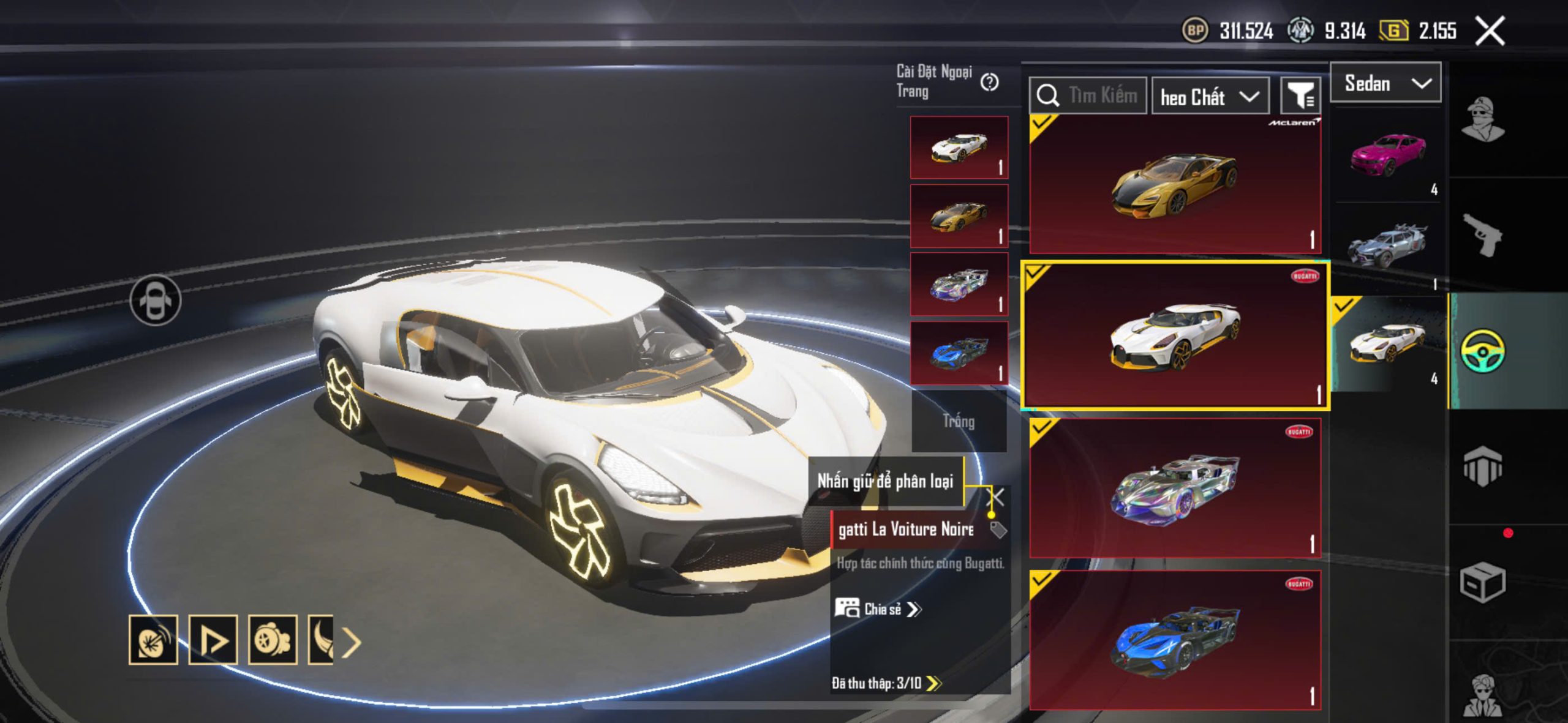The image size is (1568, 723).
Task: Close the vehicle inventory screen
Action: click(x=1490, y=31)
